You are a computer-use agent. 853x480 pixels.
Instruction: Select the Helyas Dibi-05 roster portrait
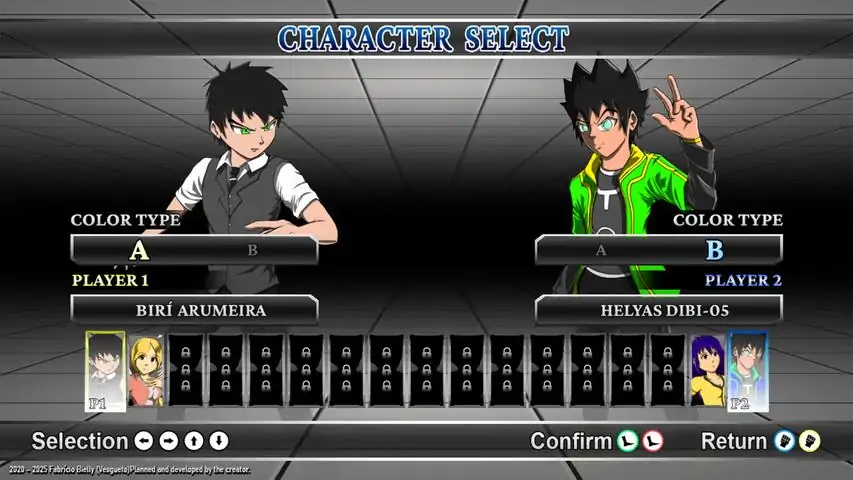click(747, 370)
